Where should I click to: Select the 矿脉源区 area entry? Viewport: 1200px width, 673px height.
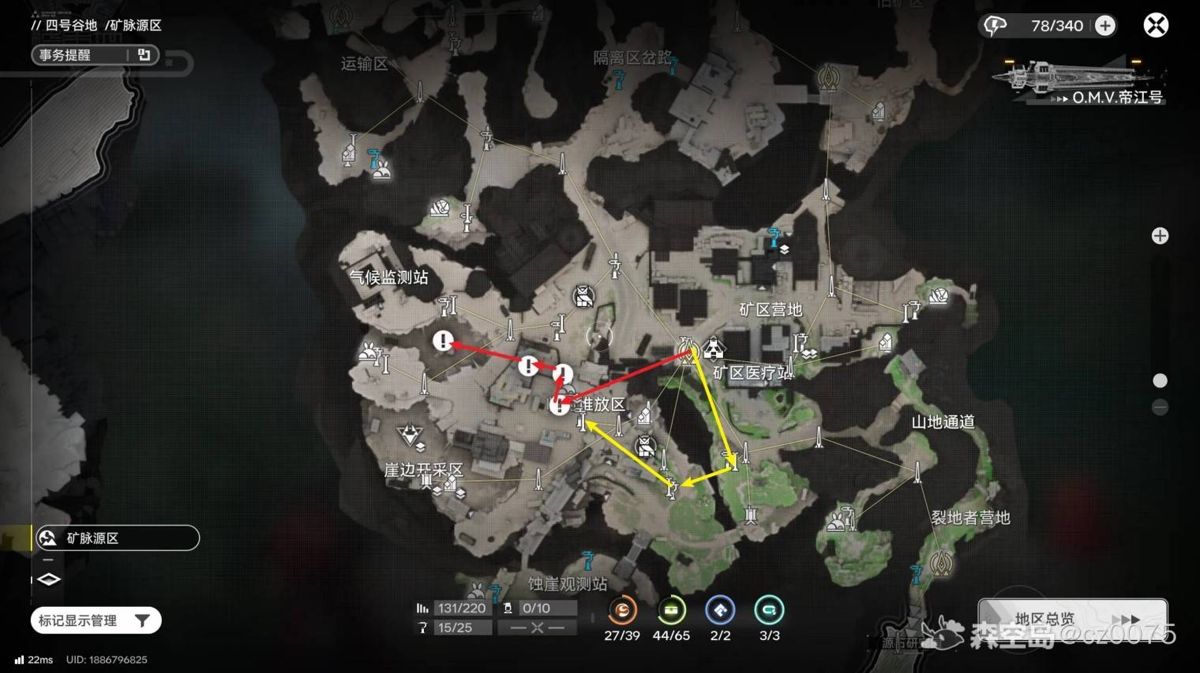coord(116,538)
